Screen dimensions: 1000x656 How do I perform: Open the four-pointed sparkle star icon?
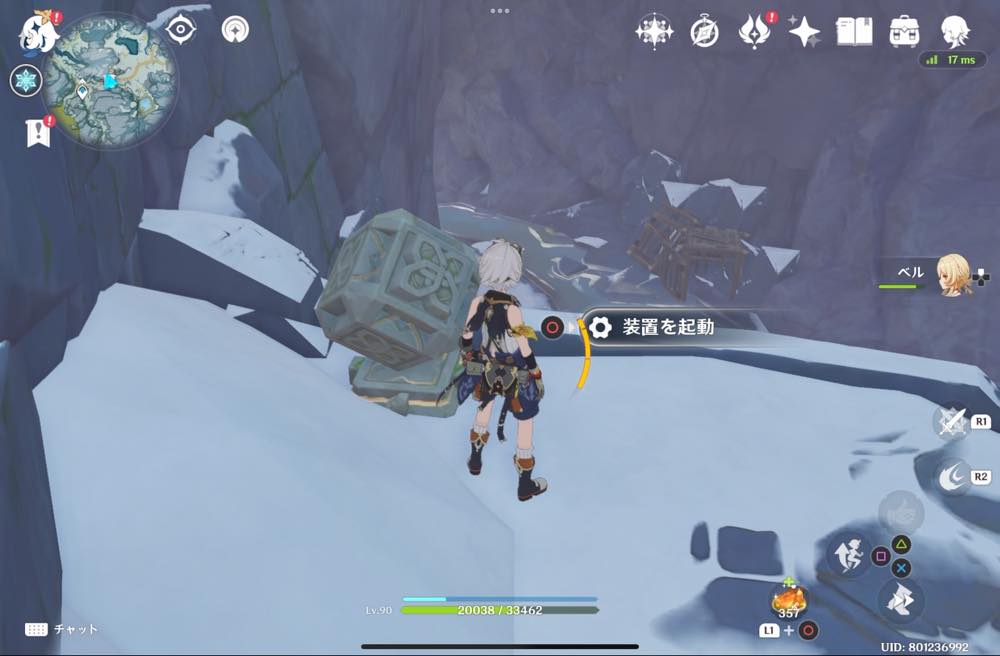[804, 32]
